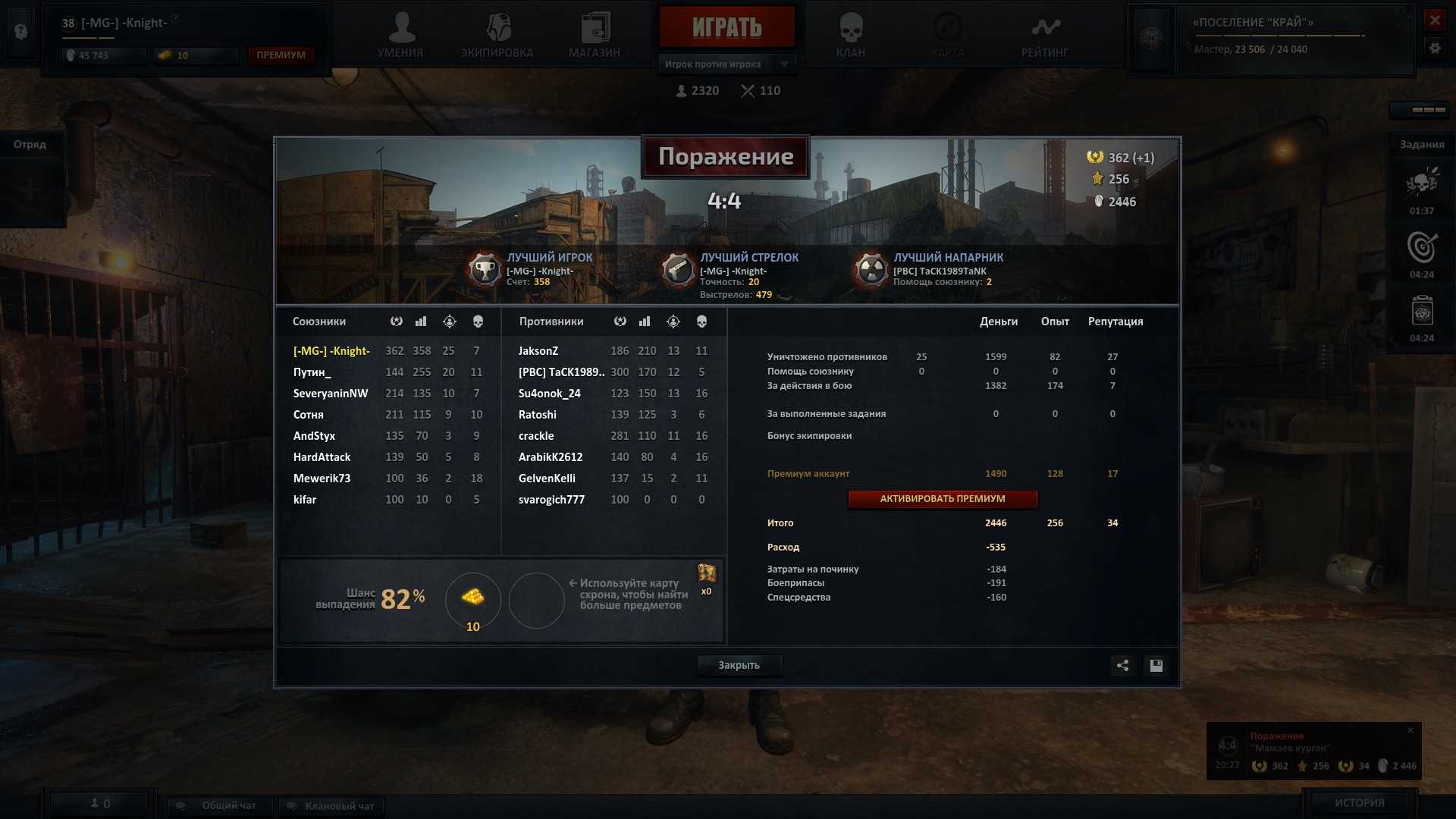
Task: Open settings via gear icon
Action: coord(1434,48)
